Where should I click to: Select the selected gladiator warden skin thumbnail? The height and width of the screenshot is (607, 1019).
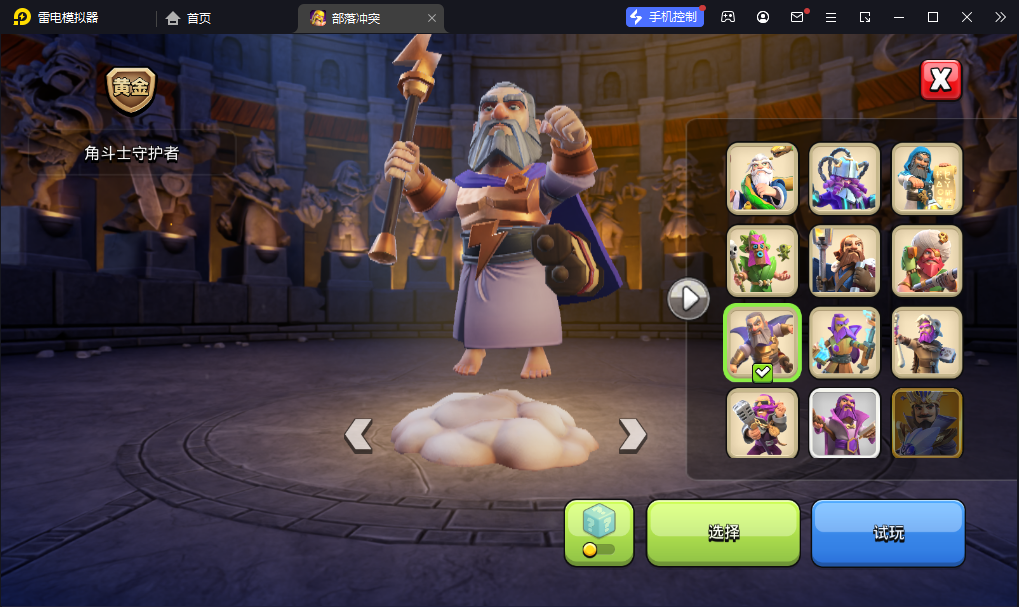[762, 342]
